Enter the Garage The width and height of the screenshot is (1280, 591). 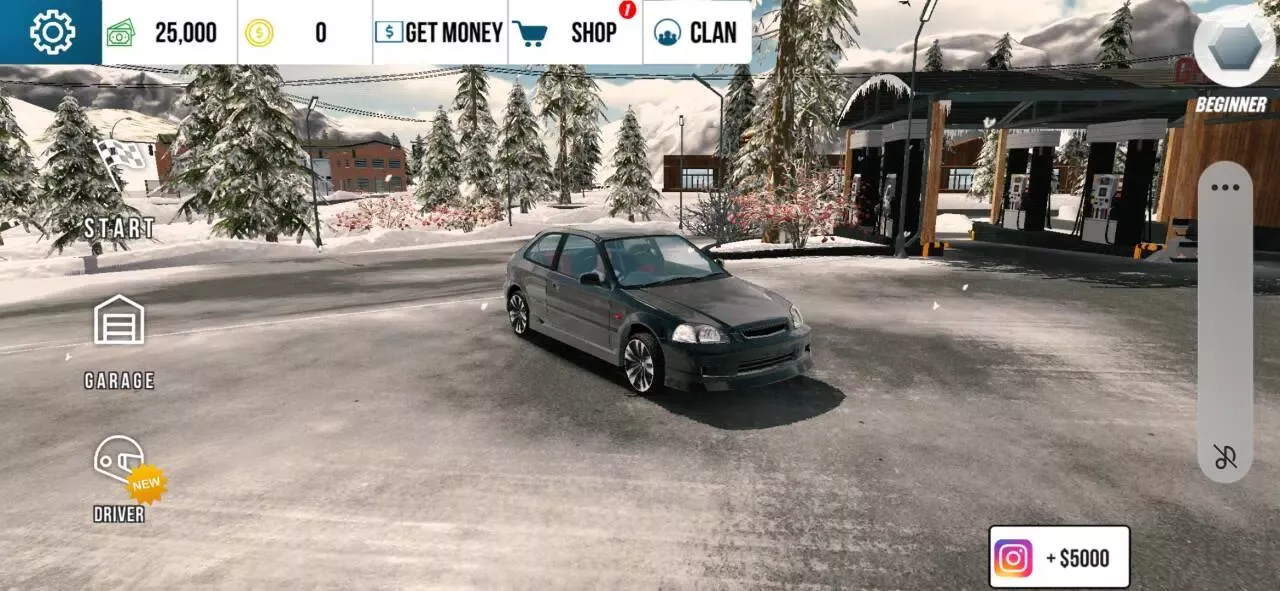click(x=119, y=338)
